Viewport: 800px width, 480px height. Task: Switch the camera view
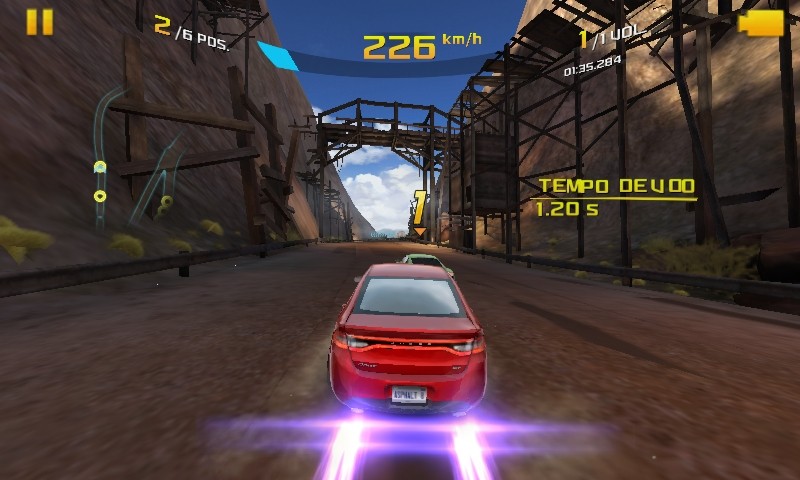click(x=761, y=23)
